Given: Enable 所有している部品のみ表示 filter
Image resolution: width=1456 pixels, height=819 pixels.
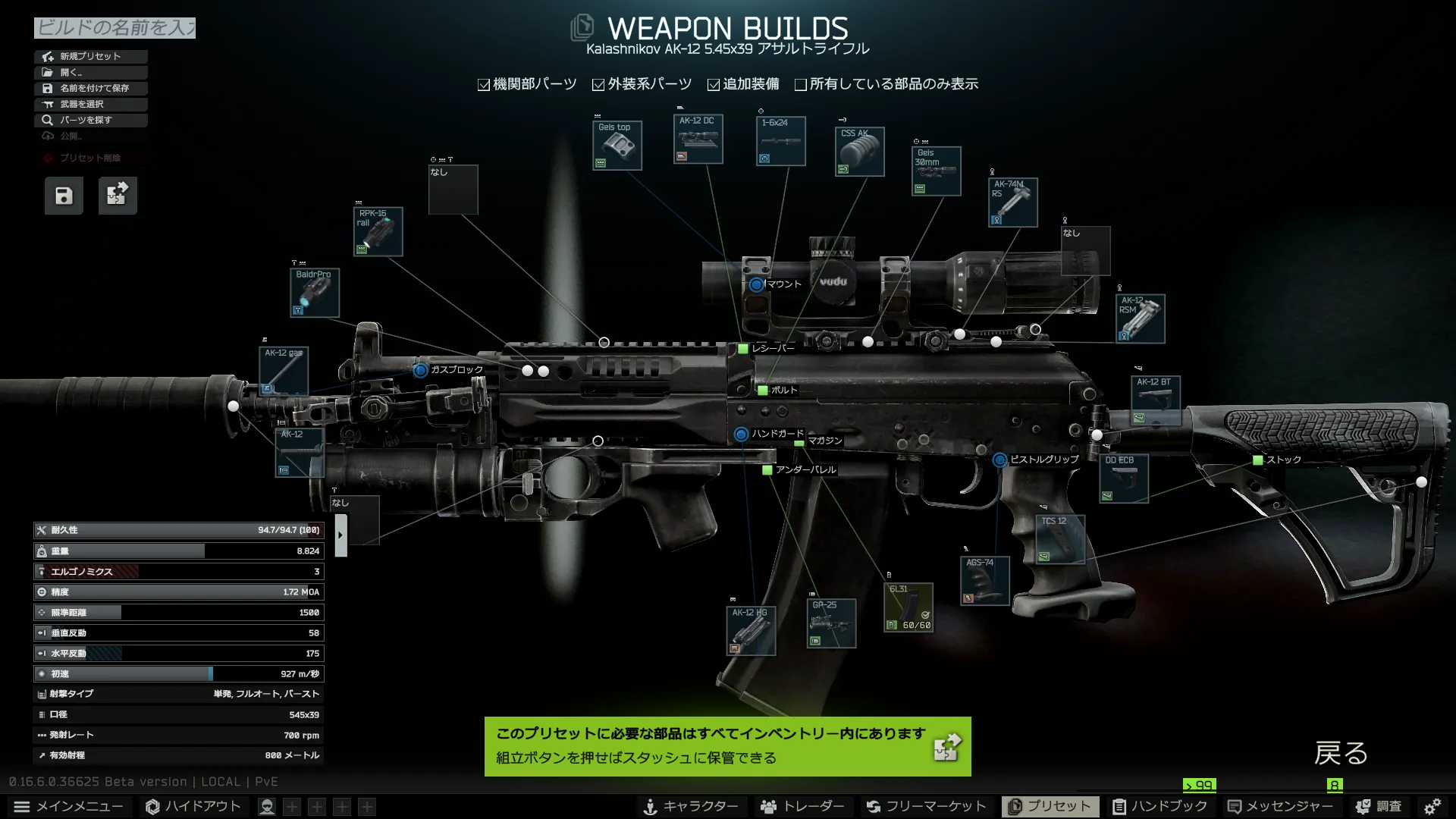Looking at the screenshot, I should 800,85.
